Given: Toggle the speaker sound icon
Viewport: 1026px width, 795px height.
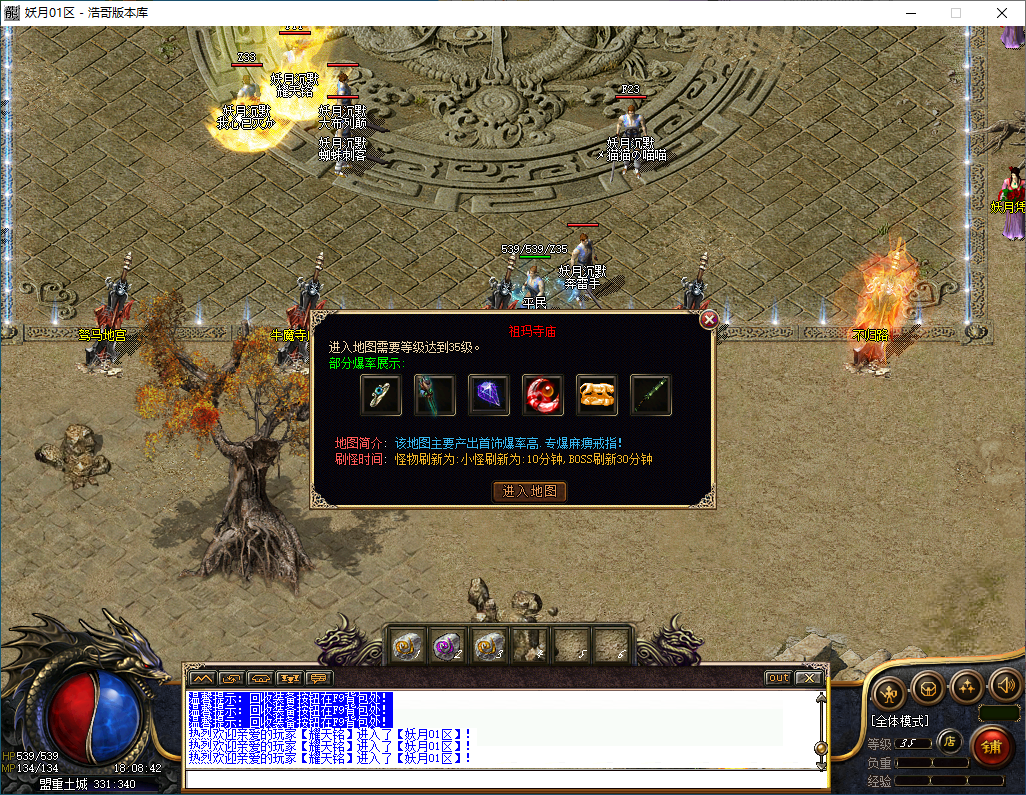Looking at the screenshot, I should click(1004, 686).
